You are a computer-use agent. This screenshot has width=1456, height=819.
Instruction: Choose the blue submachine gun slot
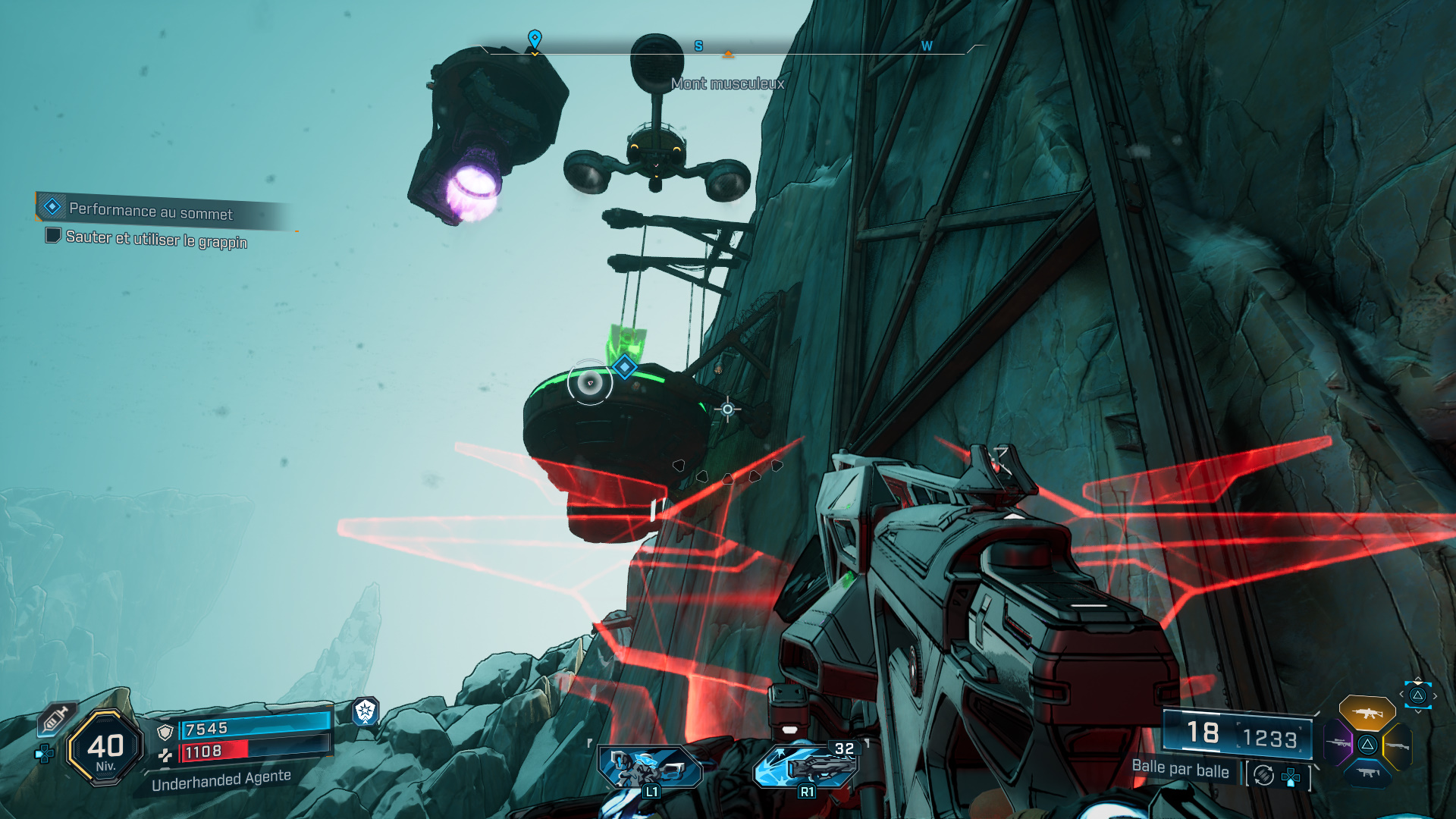pyautogui.click(x=1367, y=773)
